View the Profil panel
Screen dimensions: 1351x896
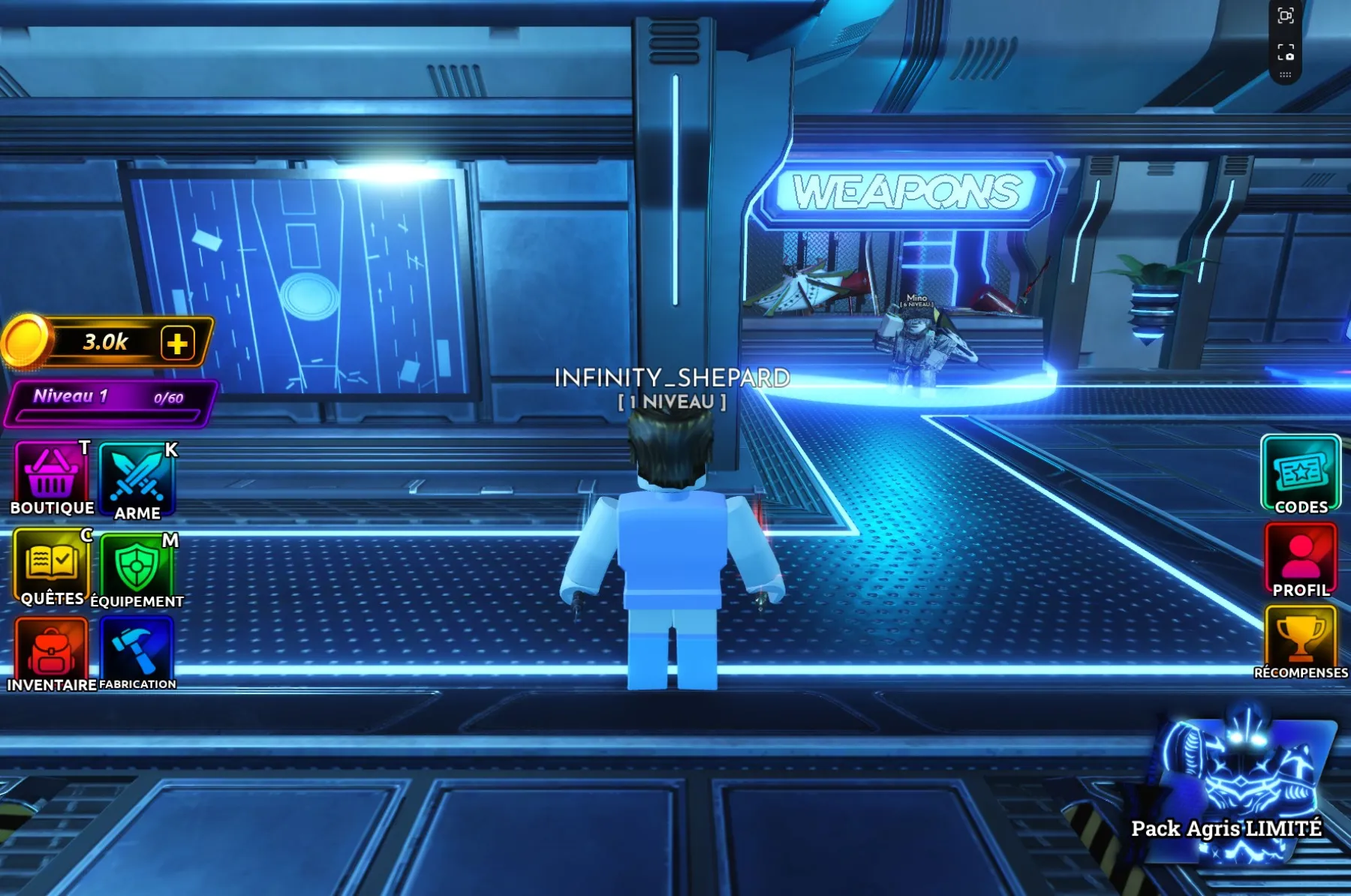(x=1301, y=559)
